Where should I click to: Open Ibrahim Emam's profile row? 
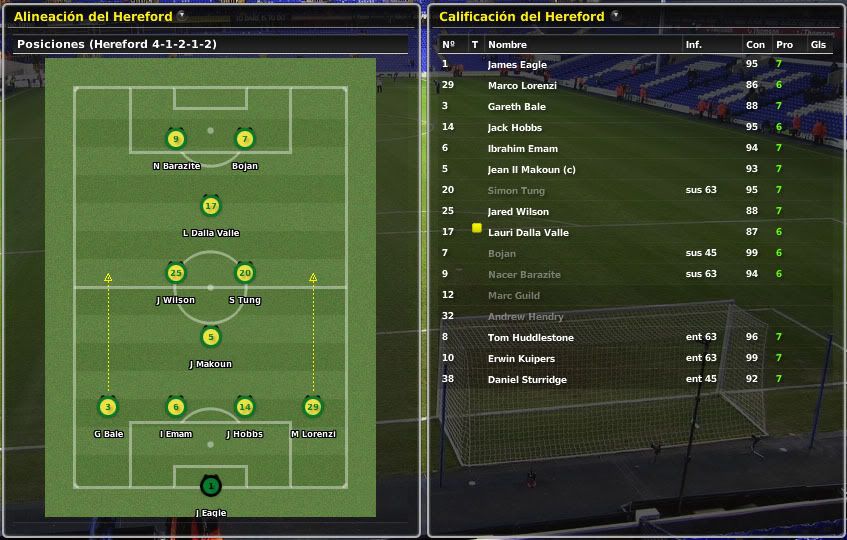click(x=522, y=148)
